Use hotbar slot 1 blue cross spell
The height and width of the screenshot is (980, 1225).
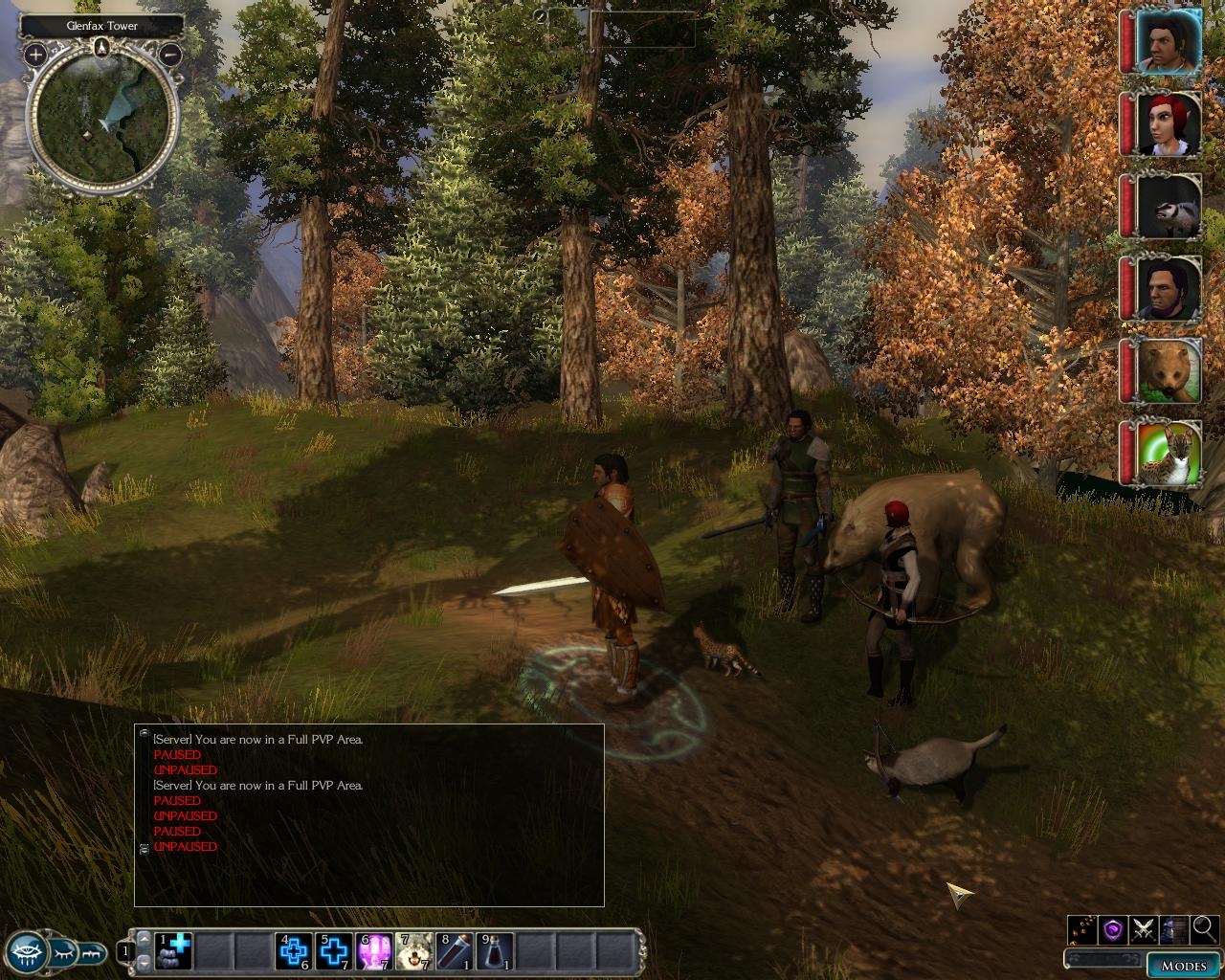pyautogui.click(x=174, y=951)
